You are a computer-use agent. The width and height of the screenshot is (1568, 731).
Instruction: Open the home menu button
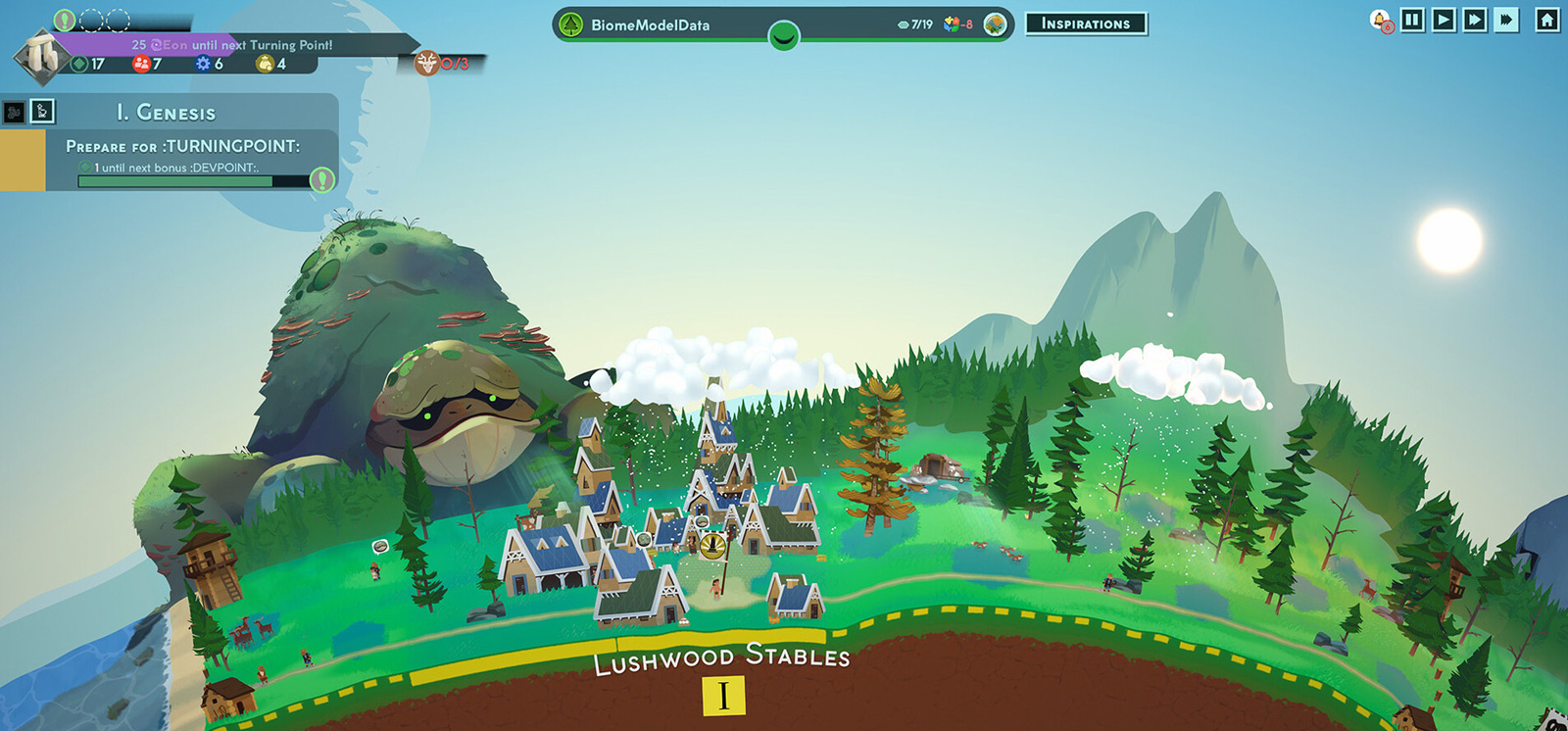1546,20
